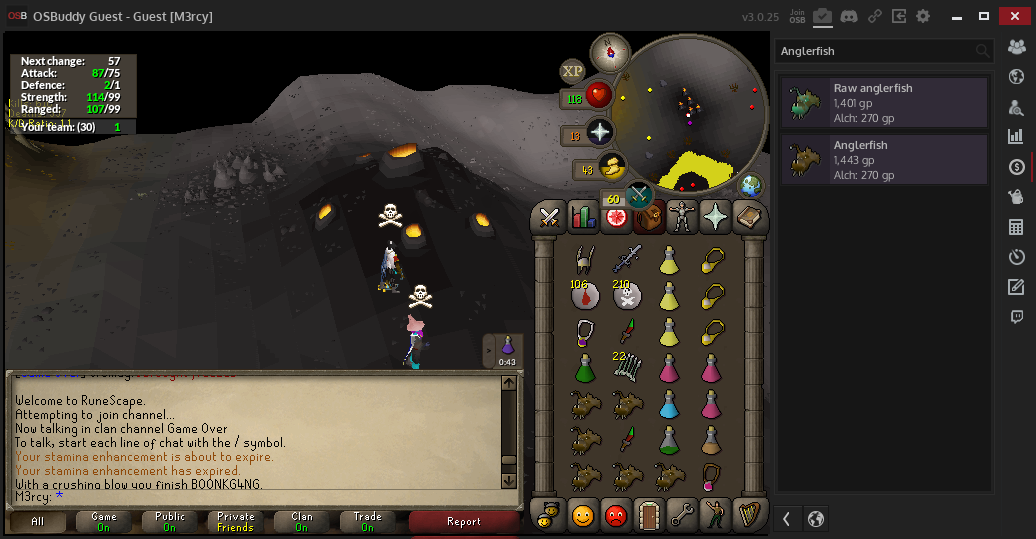Open the world map globe

coord(751,186)
